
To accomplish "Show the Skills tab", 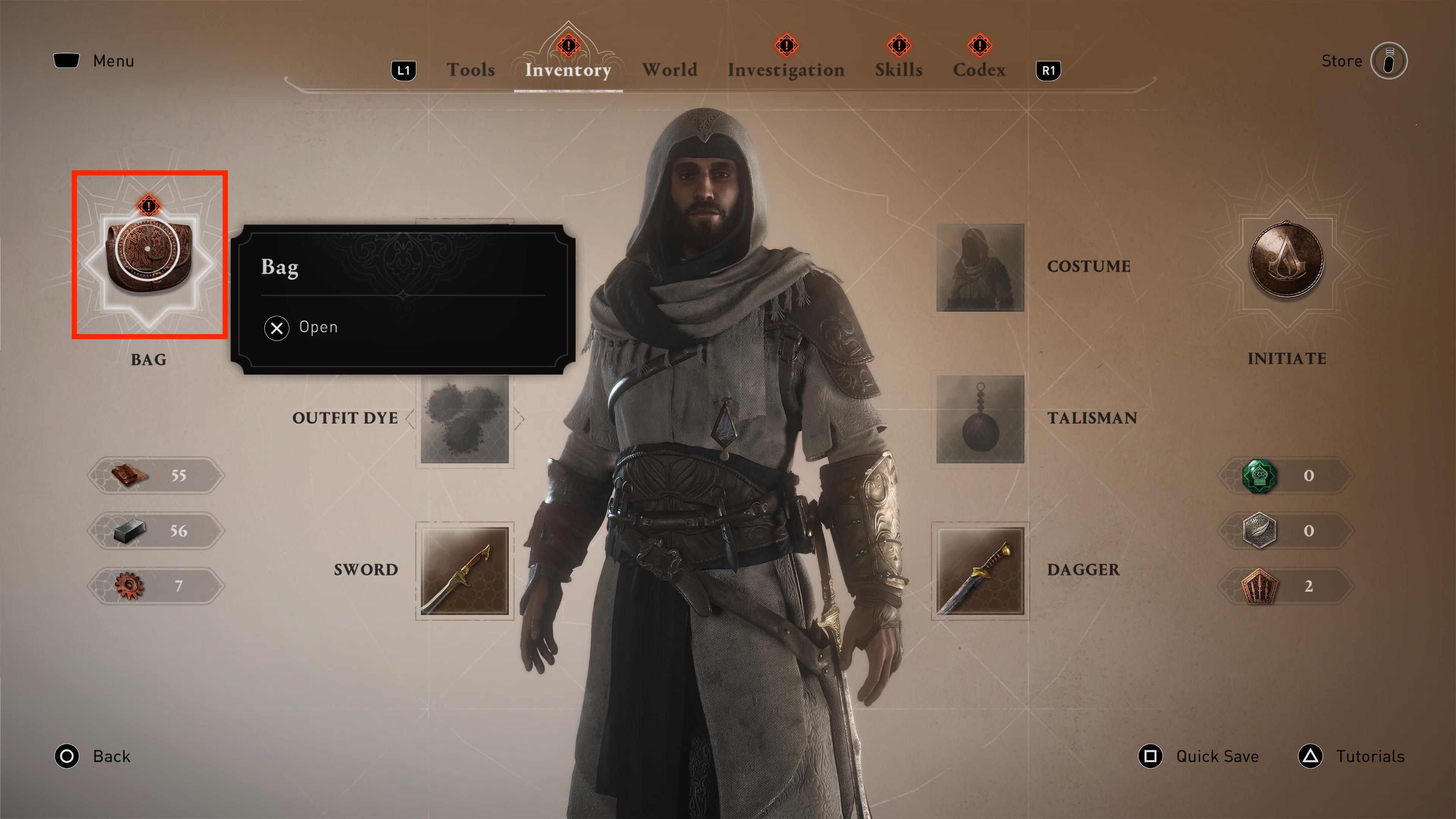I will (898, 69).
